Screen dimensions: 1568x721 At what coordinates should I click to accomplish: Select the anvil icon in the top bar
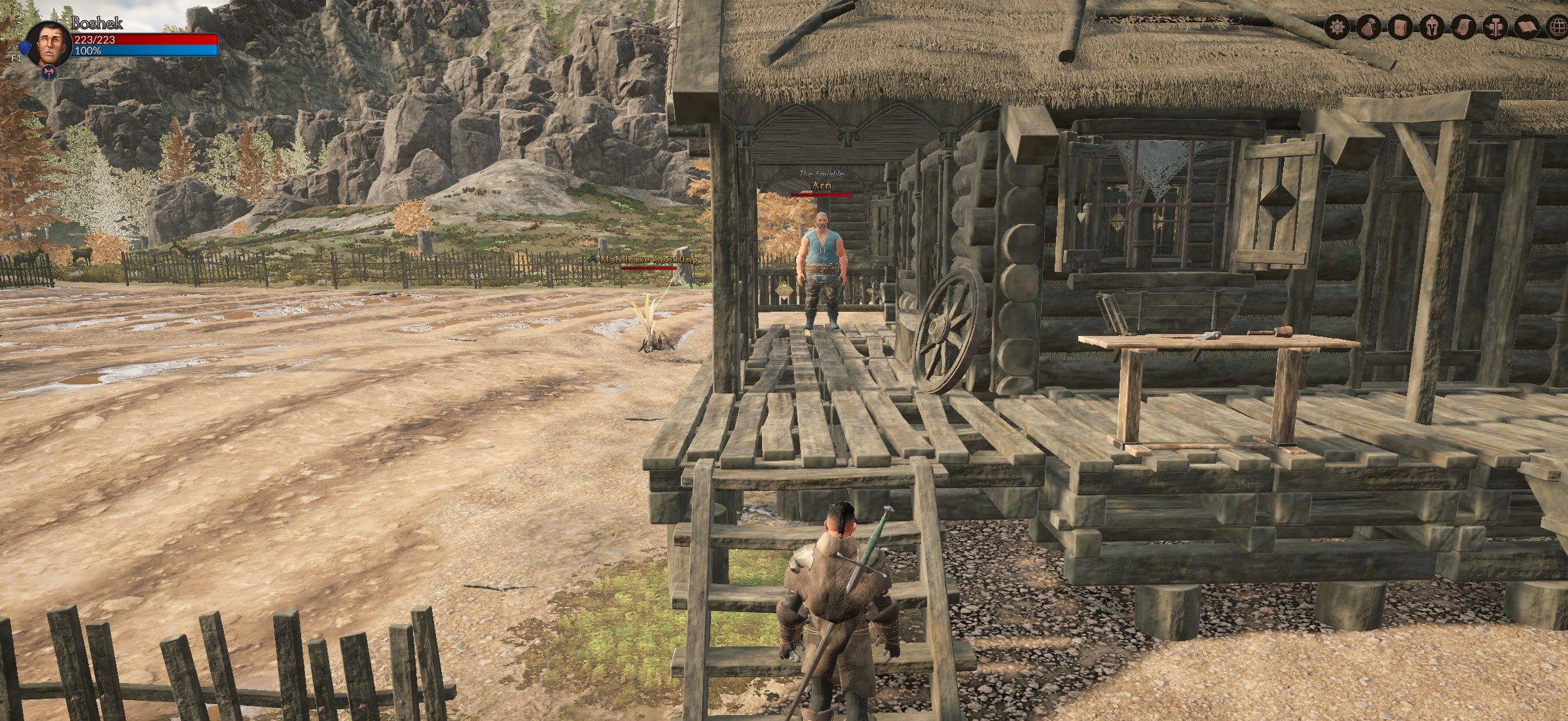[1495, 28]
